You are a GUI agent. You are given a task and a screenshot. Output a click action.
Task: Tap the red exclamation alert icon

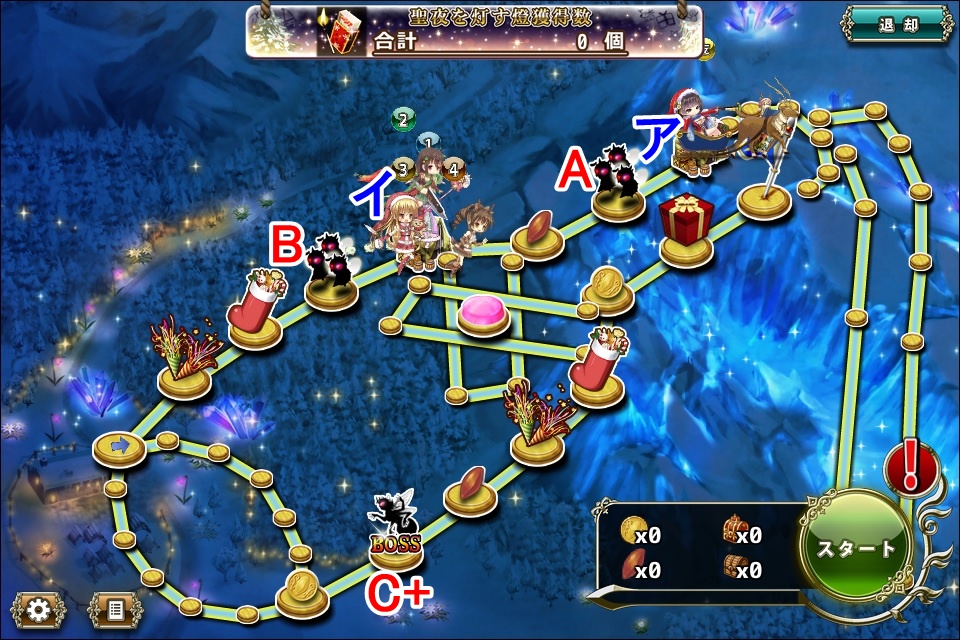[x=911, y=468]
